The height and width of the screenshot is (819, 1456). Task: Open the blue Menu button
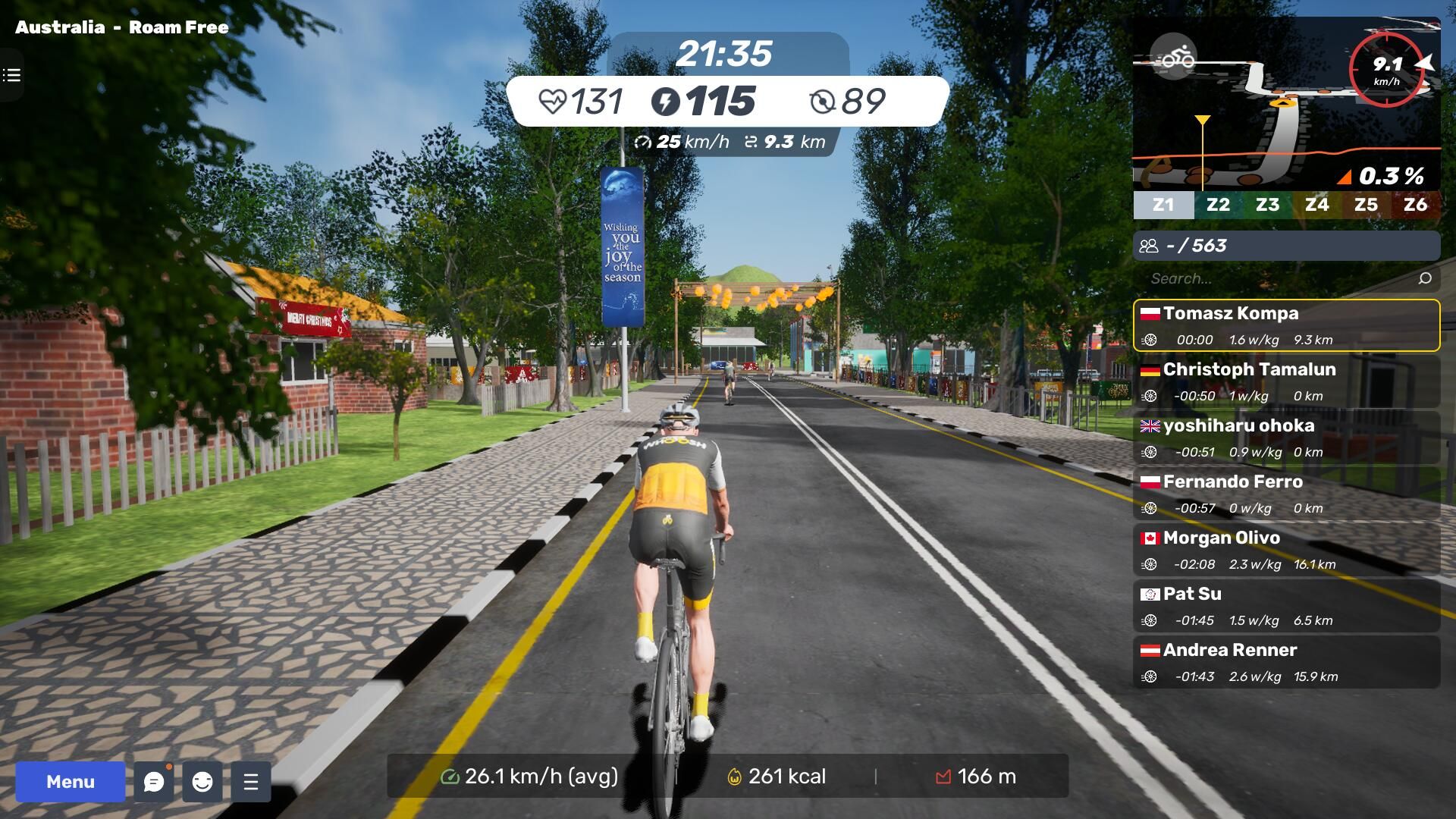click(70, 782)
